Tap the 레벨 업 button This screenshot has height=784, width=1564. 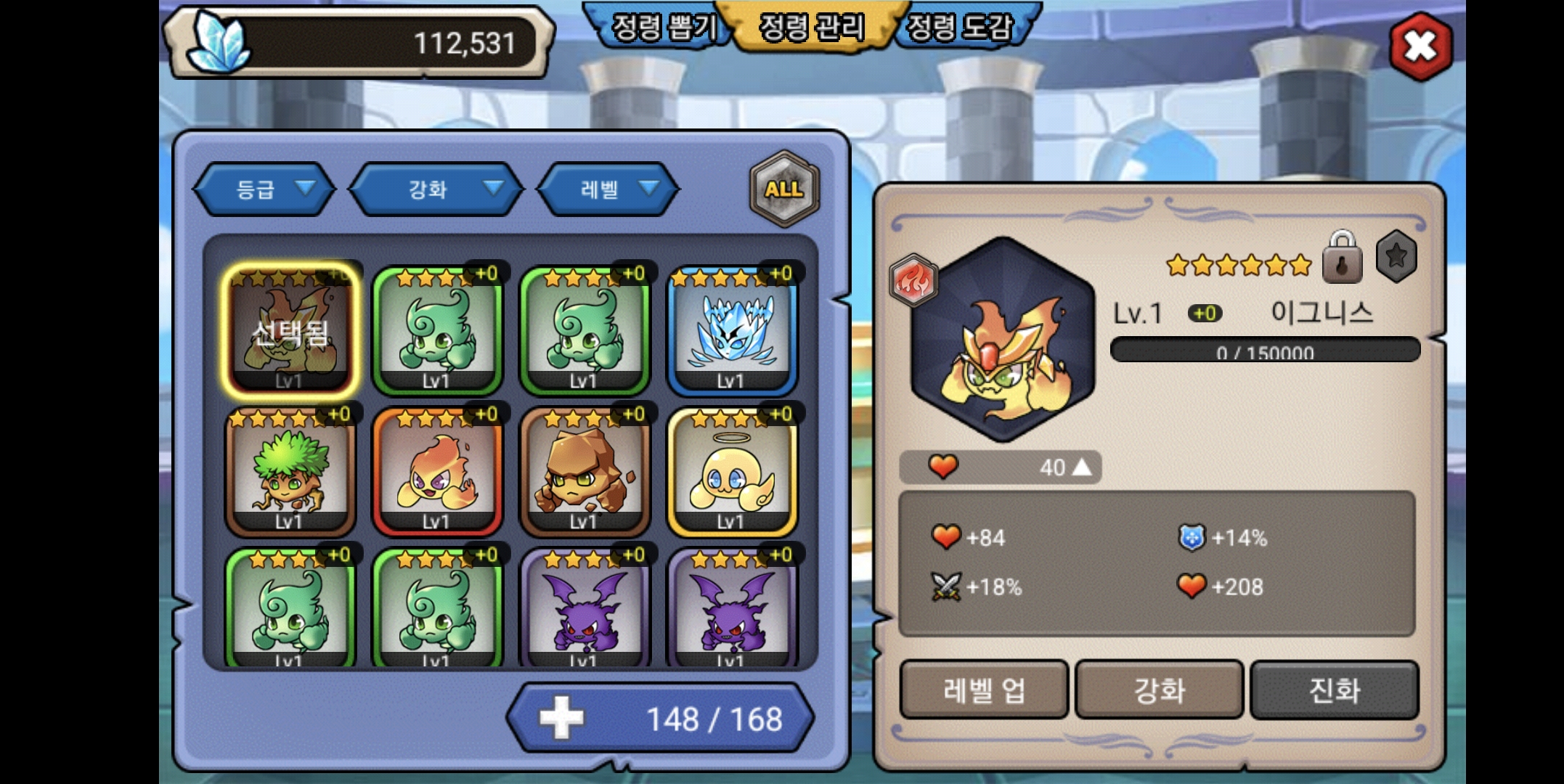984,690
